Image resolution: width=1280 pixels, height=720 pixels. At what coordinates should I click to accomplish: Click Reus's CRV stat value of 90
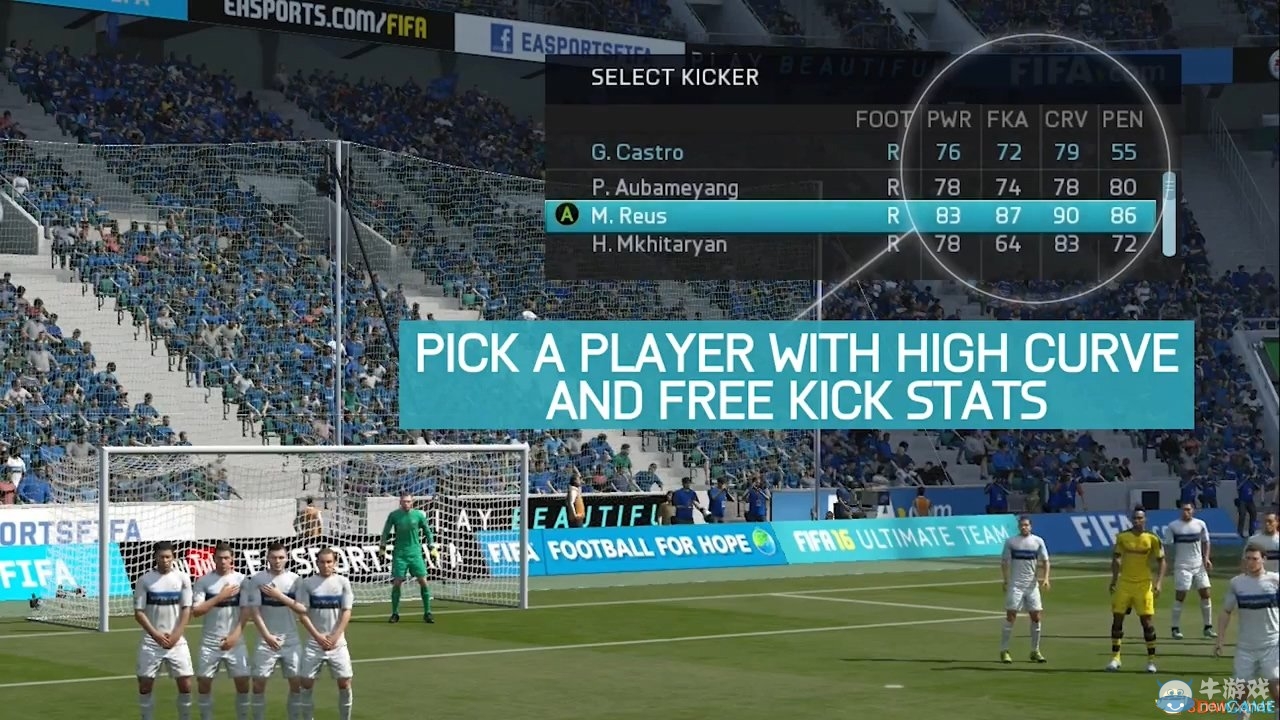point(1066,215)
